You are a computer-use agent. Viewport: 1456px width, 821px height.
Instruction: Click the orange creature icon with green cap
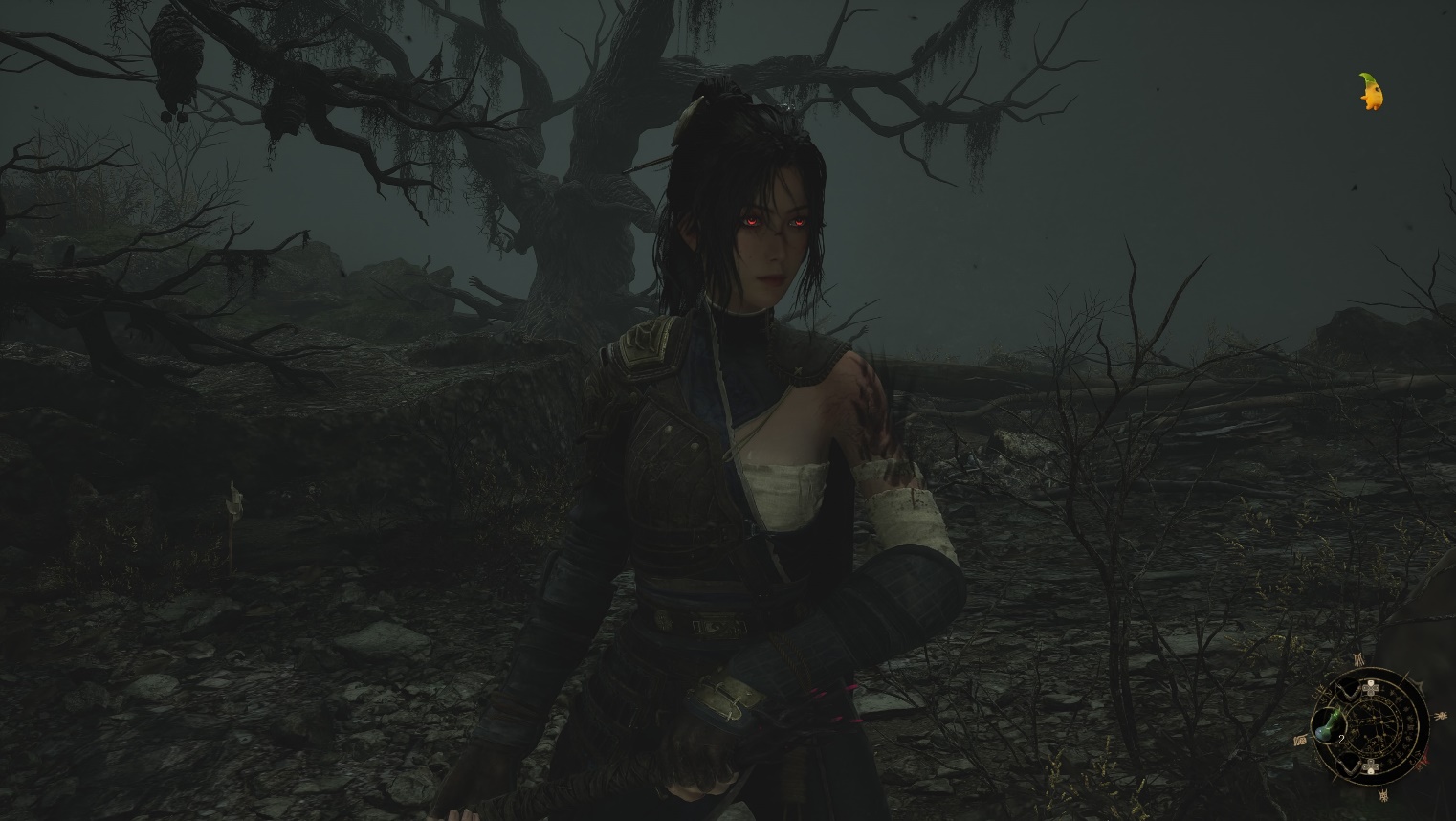(x=1372, y=92)
